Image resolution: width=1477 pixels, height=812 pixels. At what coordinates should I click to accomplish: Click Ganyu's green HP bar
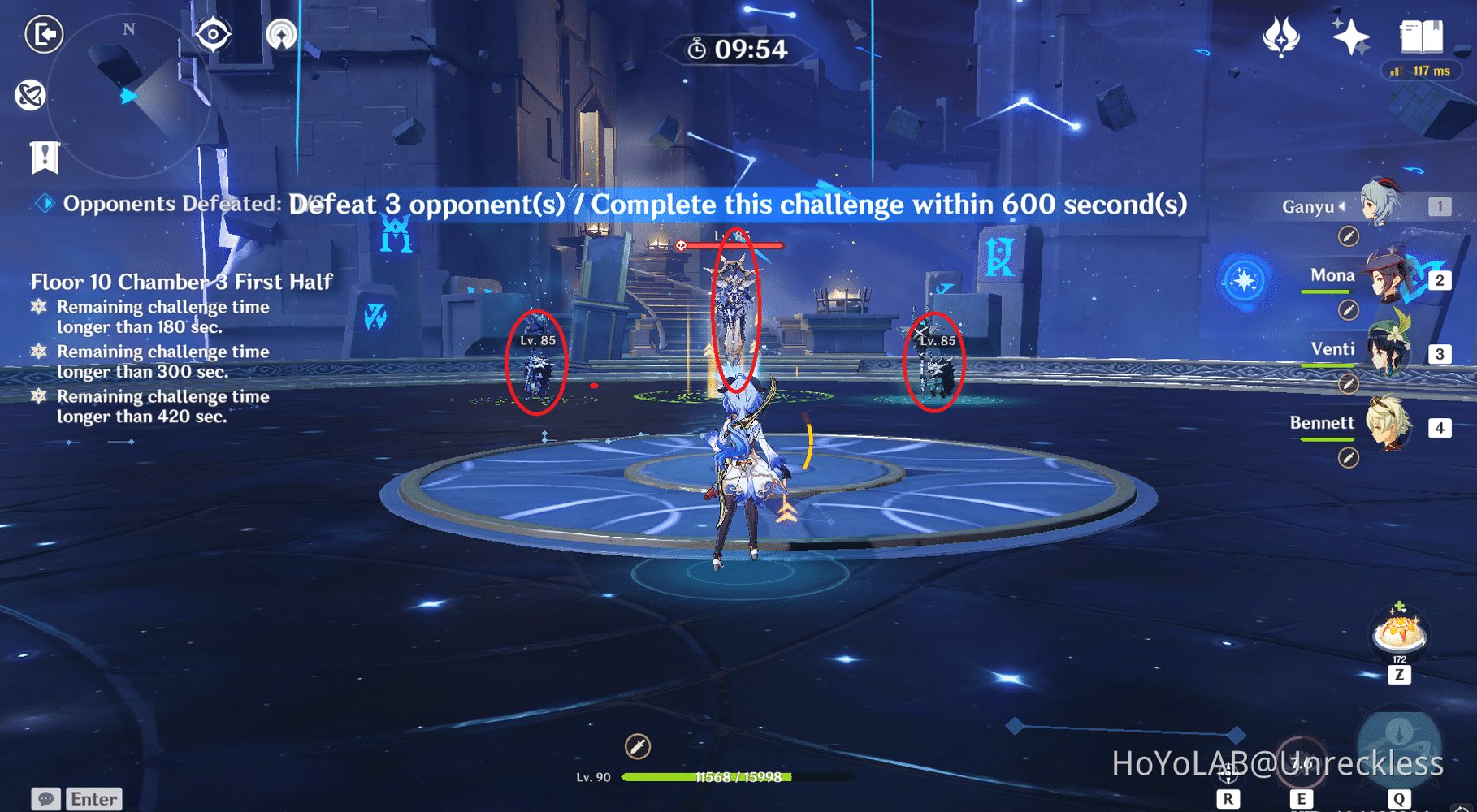click(731, 778)
